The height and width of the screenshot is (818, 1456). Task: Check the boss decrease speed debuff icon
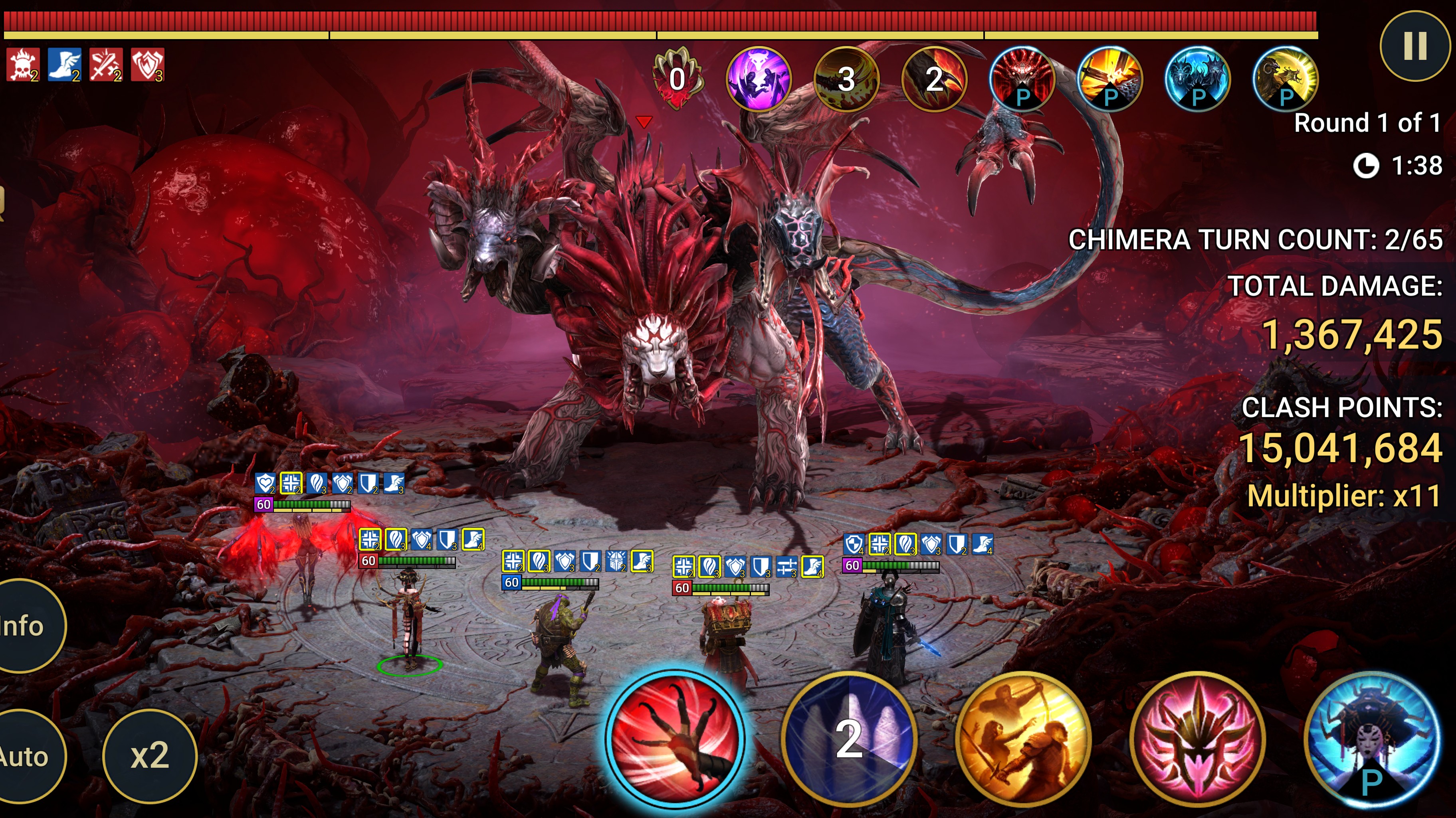point(64,65)
